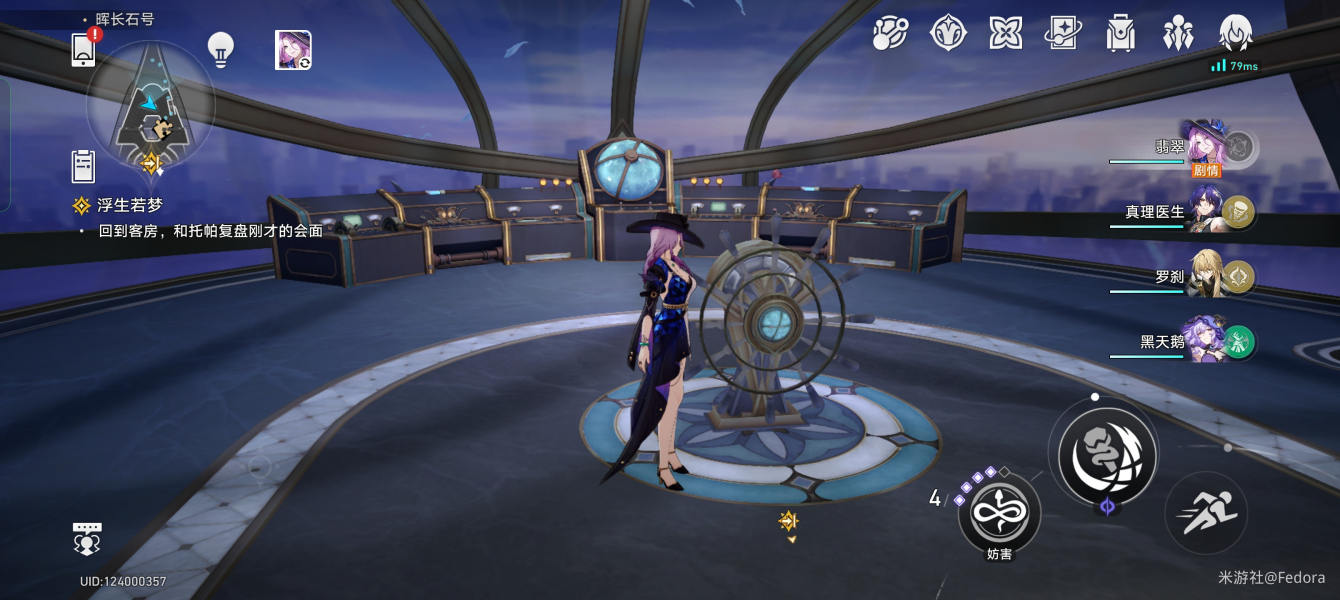Screen dimensions: 1340x600
Task: Use the 妨害 technique button
Action: 999,513
